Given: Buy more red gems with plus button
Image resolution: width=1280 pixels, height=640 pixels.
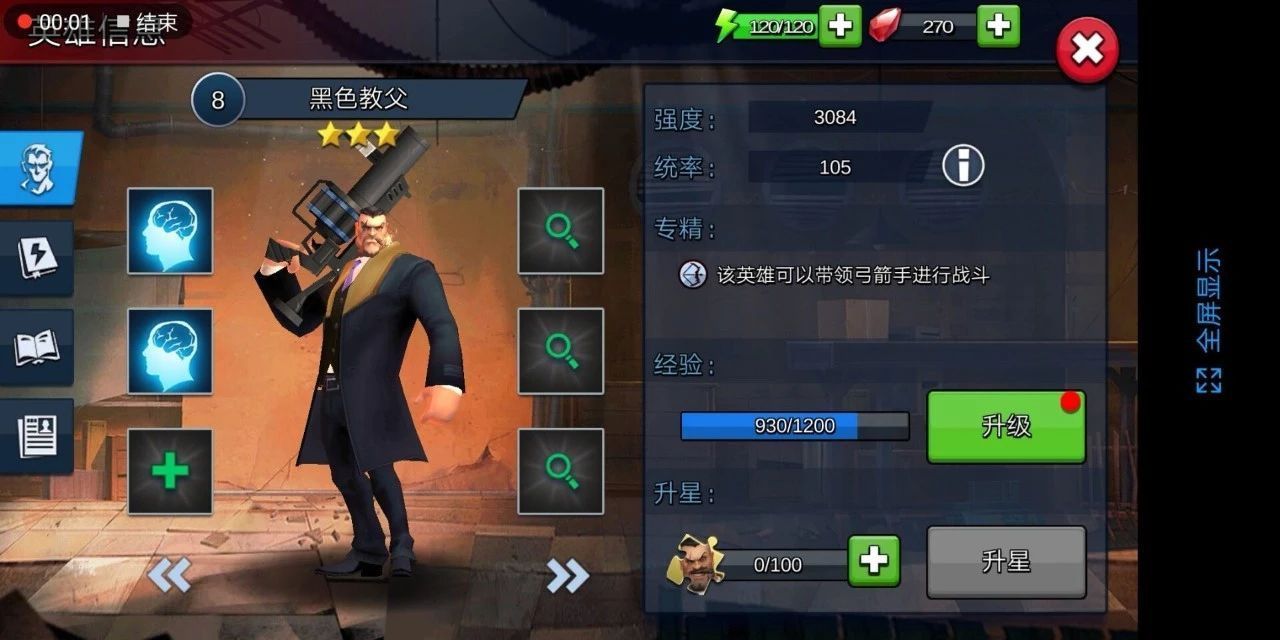Looking at the screenshot, I should click(x=998, y=26).
